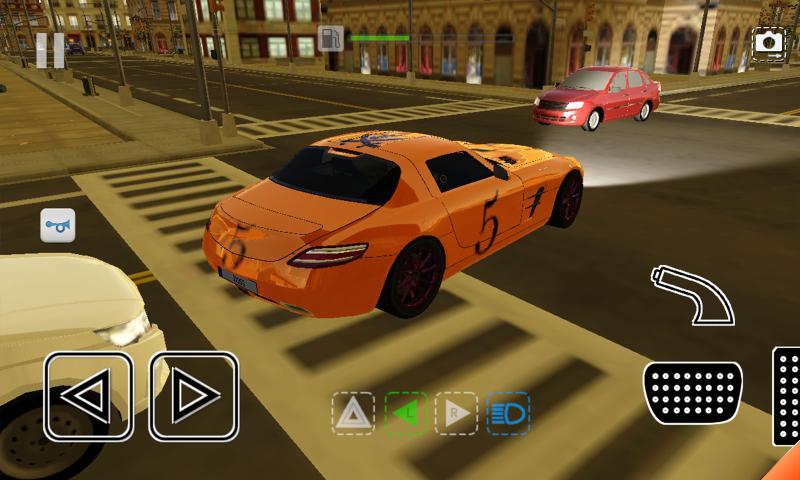Activate the right turn signal
The width and height of the screenshot is (800, 480).
(456, 413)
